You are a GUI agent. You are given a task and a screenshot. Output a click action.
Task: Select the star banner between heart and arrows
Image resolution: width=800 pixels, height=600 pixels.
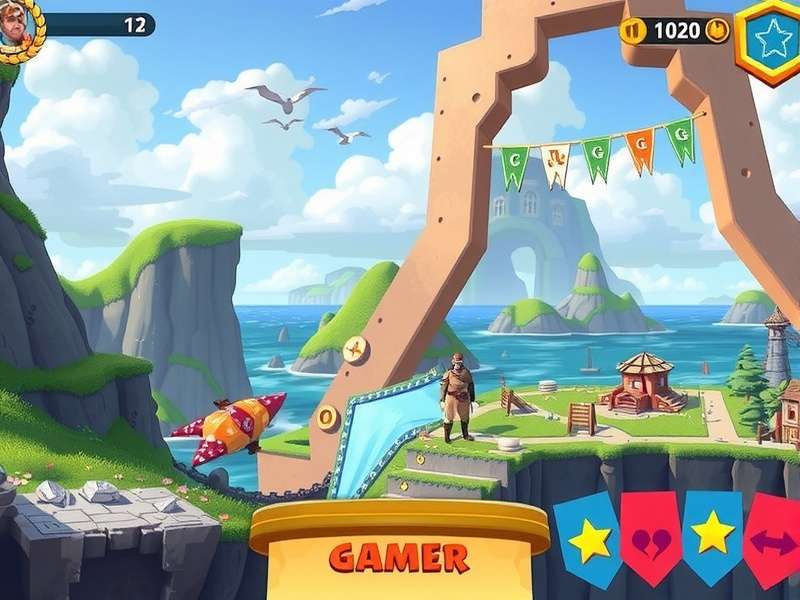coord(712,535)
